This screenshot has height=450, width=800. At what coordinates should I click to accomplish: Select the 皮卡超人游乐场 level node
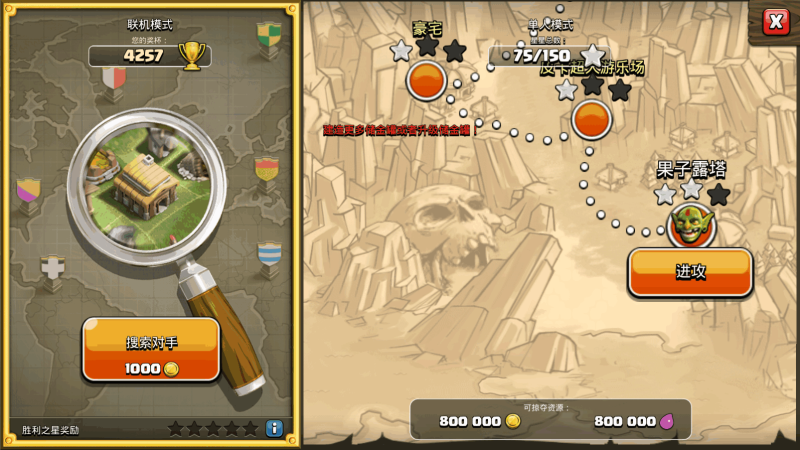591,119
